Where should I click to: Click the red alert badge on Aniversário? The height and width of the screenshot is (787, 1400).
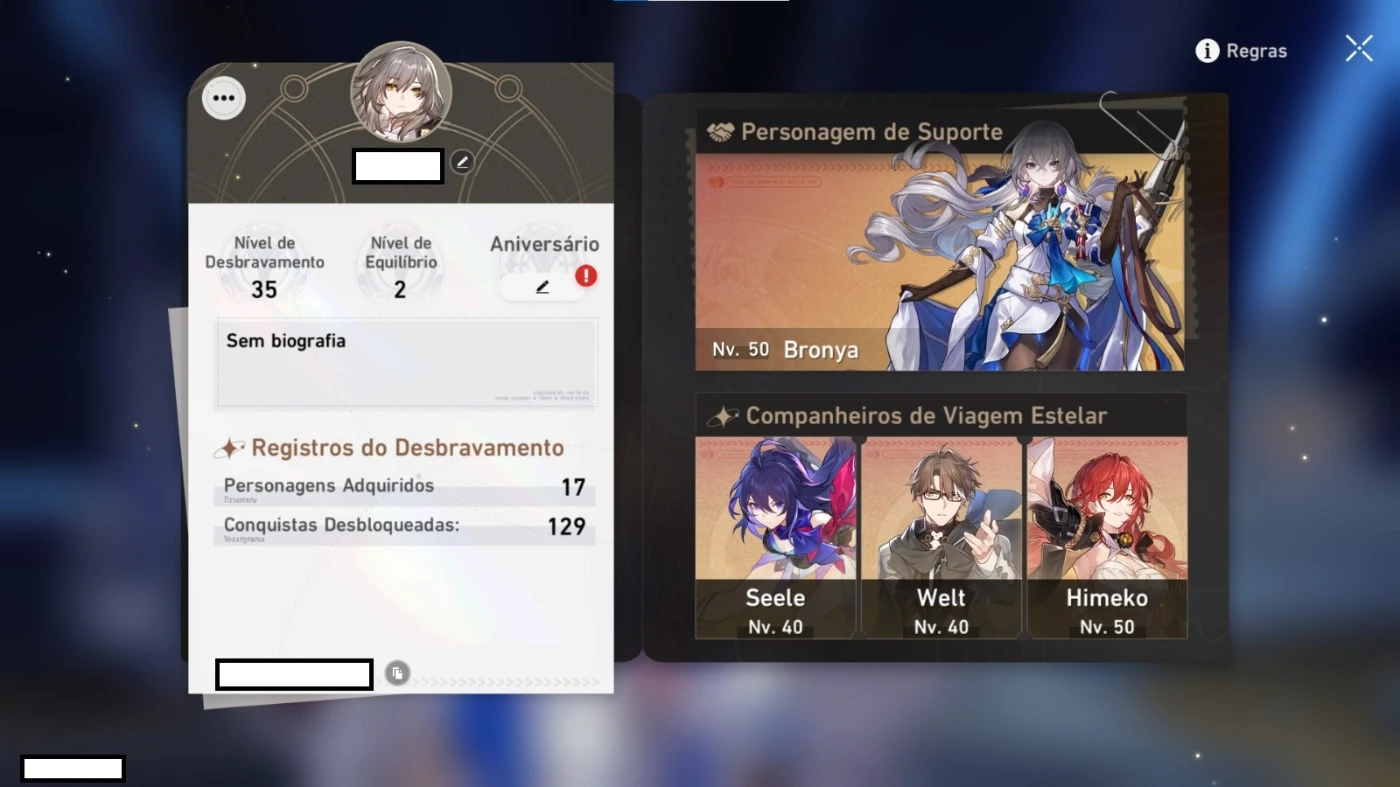click(585, 274)
